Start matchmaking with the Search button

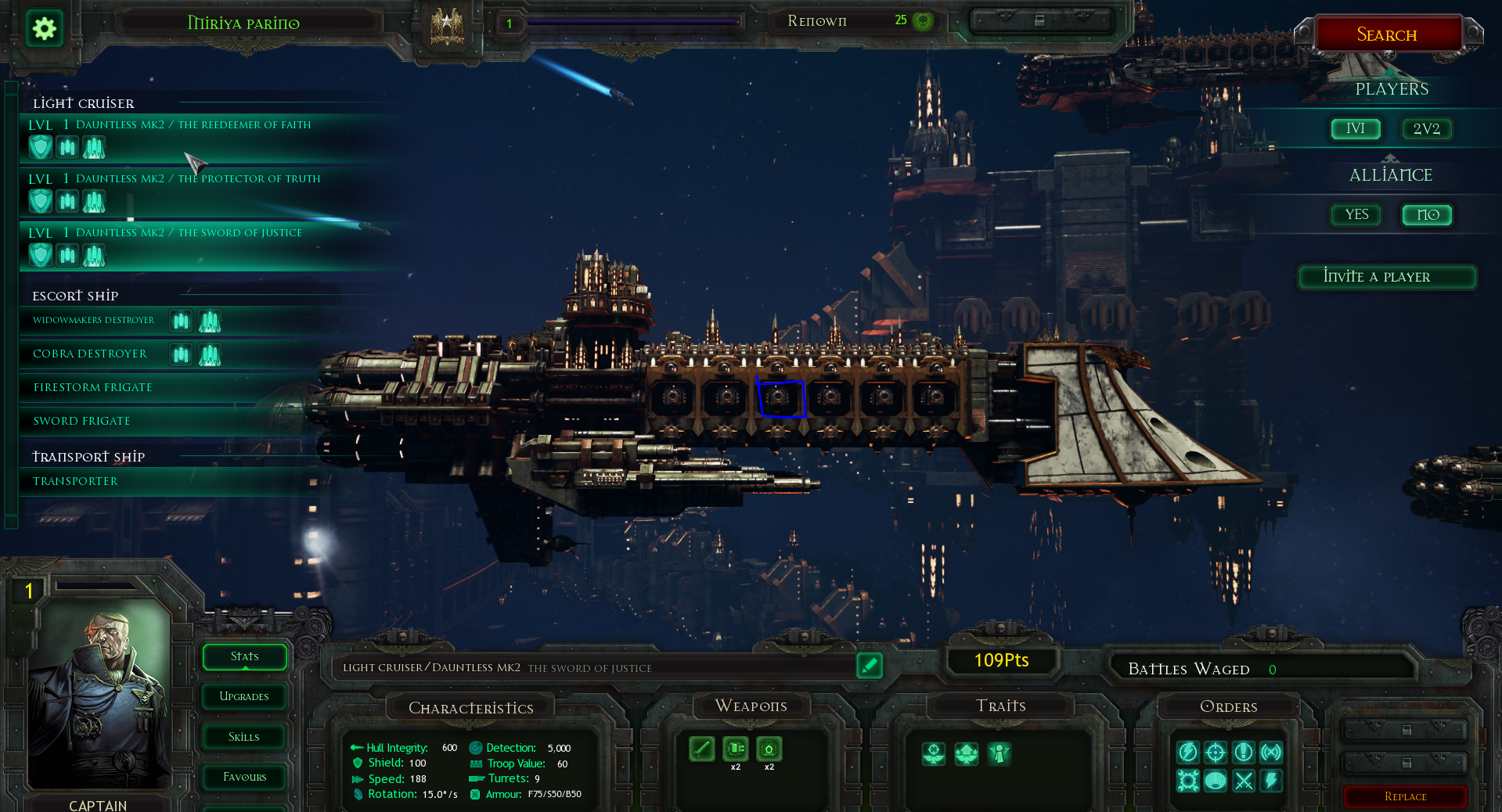[x=1387, y=34]
